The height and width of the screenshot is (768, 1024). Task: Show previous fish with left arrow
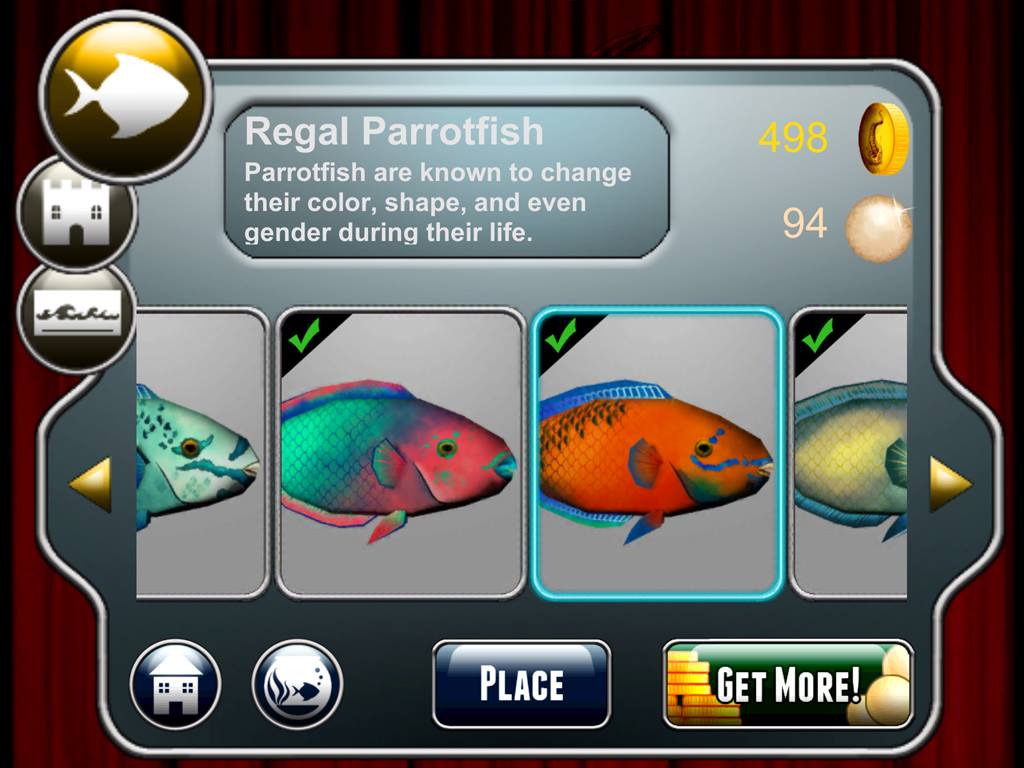pos(90,485)
